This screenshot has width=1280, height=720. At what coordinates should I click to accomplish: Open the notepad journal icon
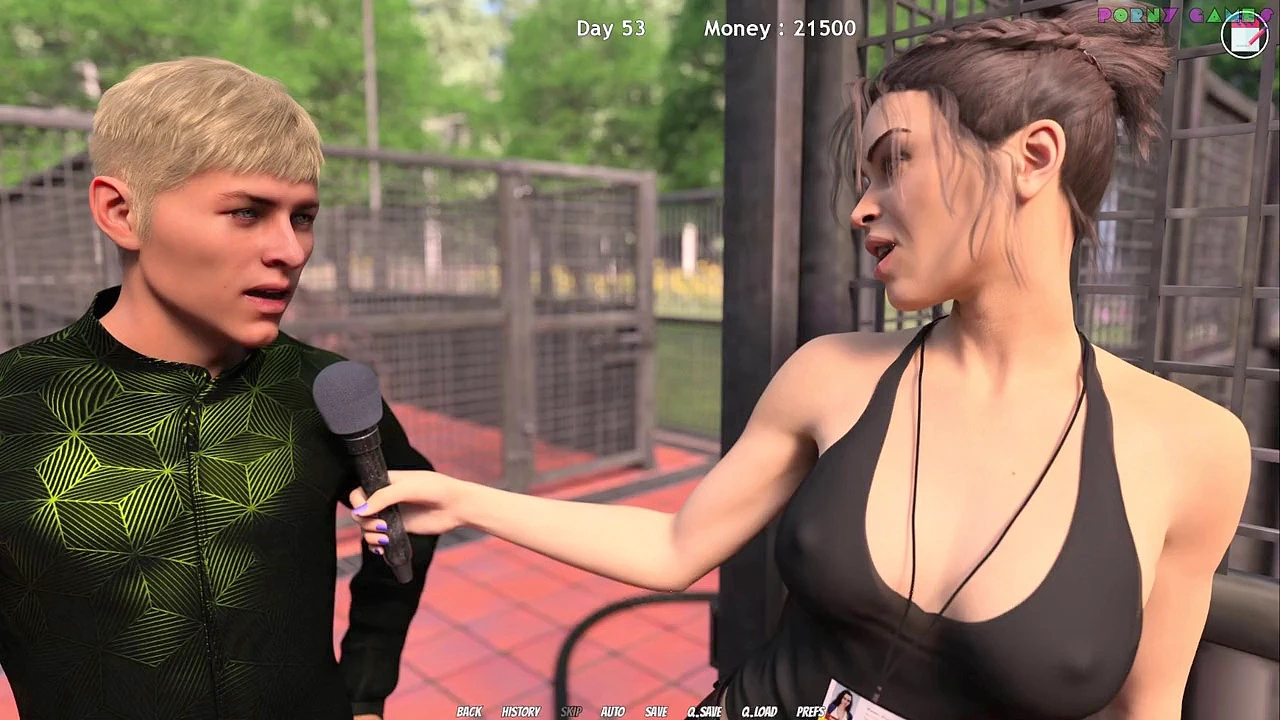tap(1245, 35)
